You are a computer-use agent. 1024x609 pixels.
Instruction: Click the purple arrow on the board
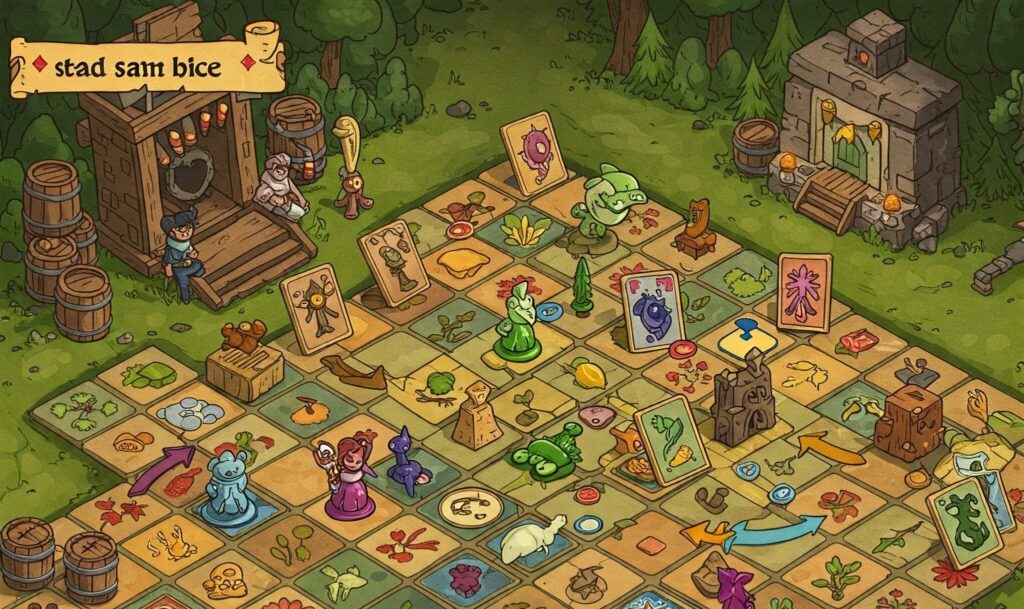pyautogui.click(x=161, y=468)
